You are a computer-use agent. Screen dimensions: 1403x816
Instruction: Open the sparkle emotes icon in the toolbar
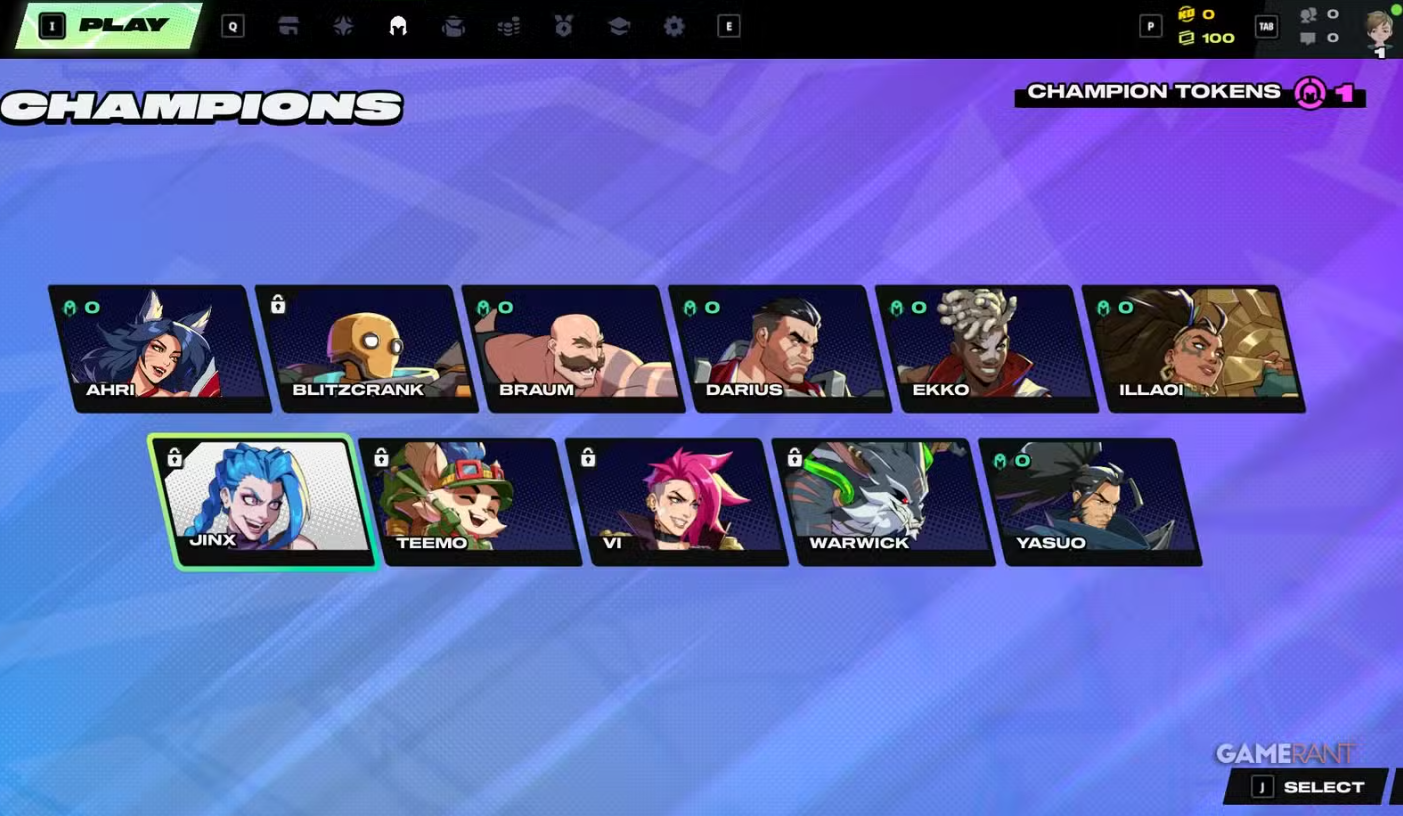pos(343,26)
